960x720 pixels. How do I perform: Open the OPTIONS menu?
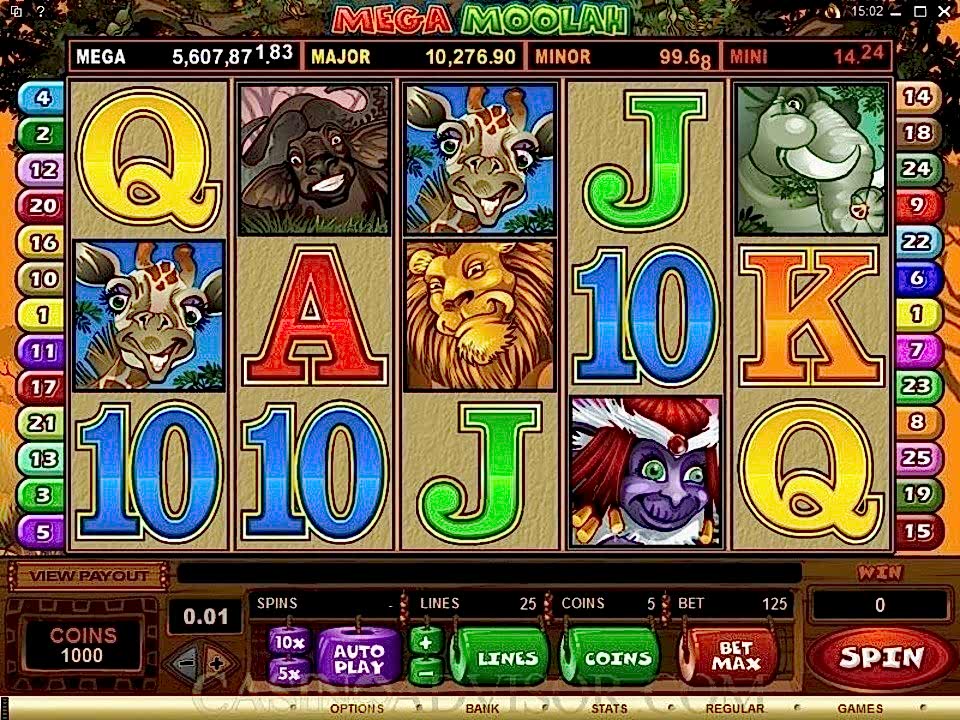point(357,709)
